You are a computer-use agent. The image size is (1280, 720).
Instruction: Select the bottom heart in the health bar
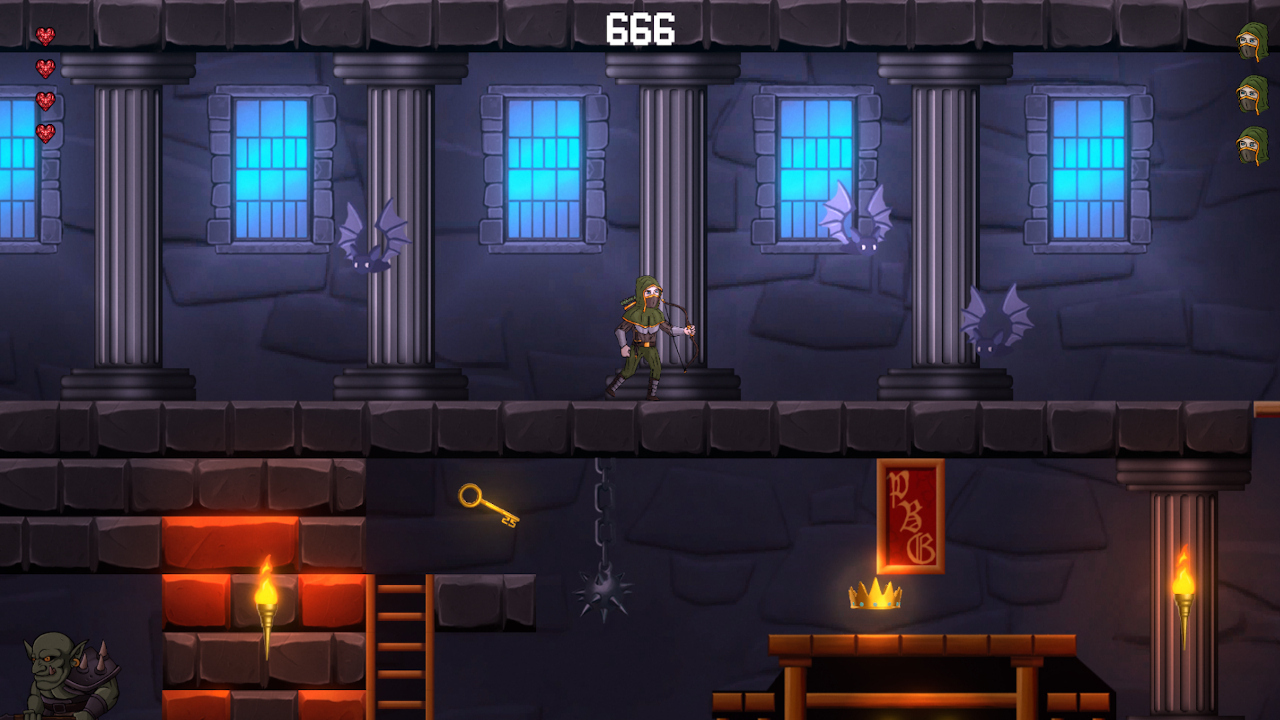(x=46, y=131)
